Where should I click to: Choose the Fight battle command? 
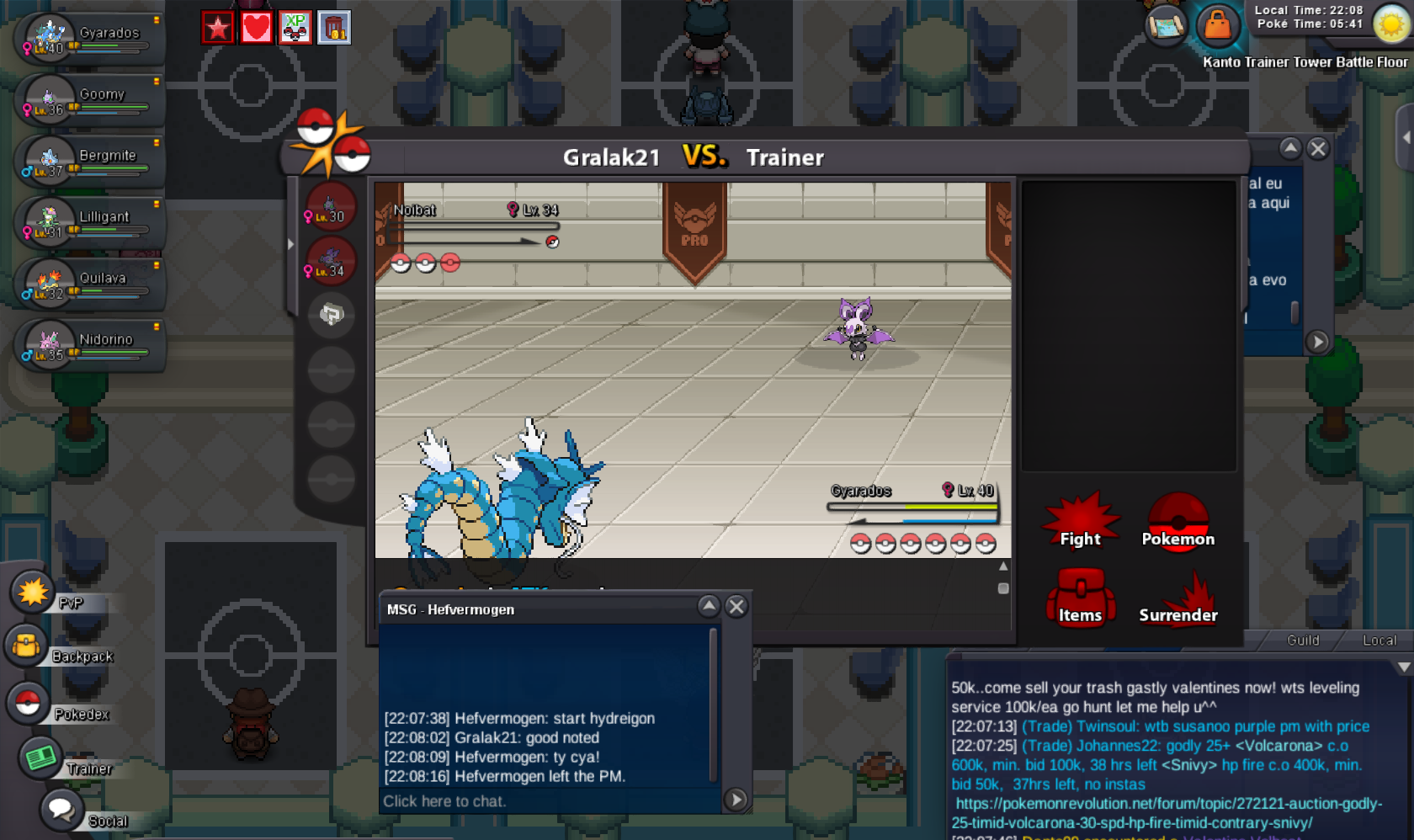[x=1080, y=523]
